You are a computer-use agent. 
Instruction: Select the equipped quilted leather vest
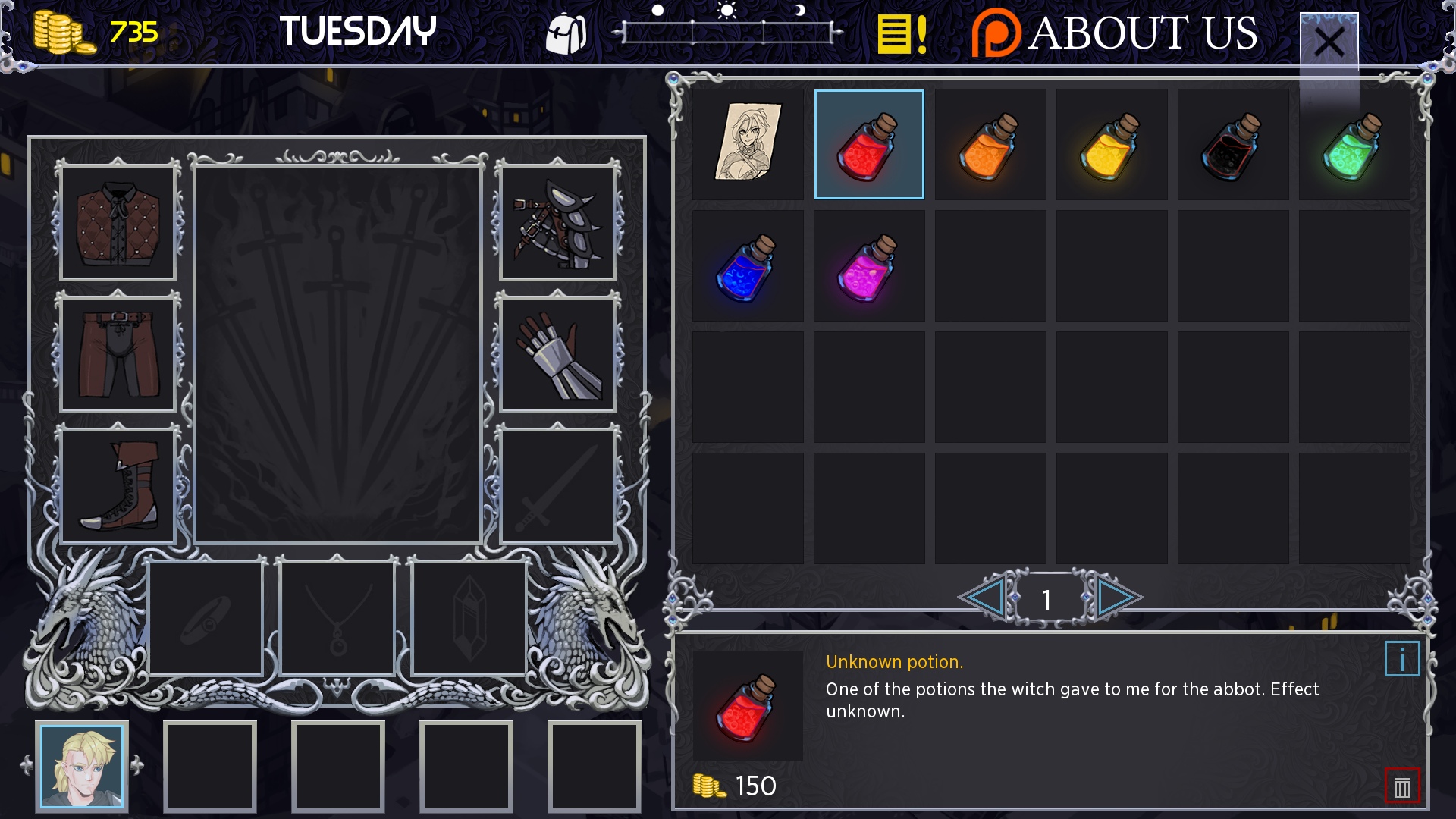[118, 223]
